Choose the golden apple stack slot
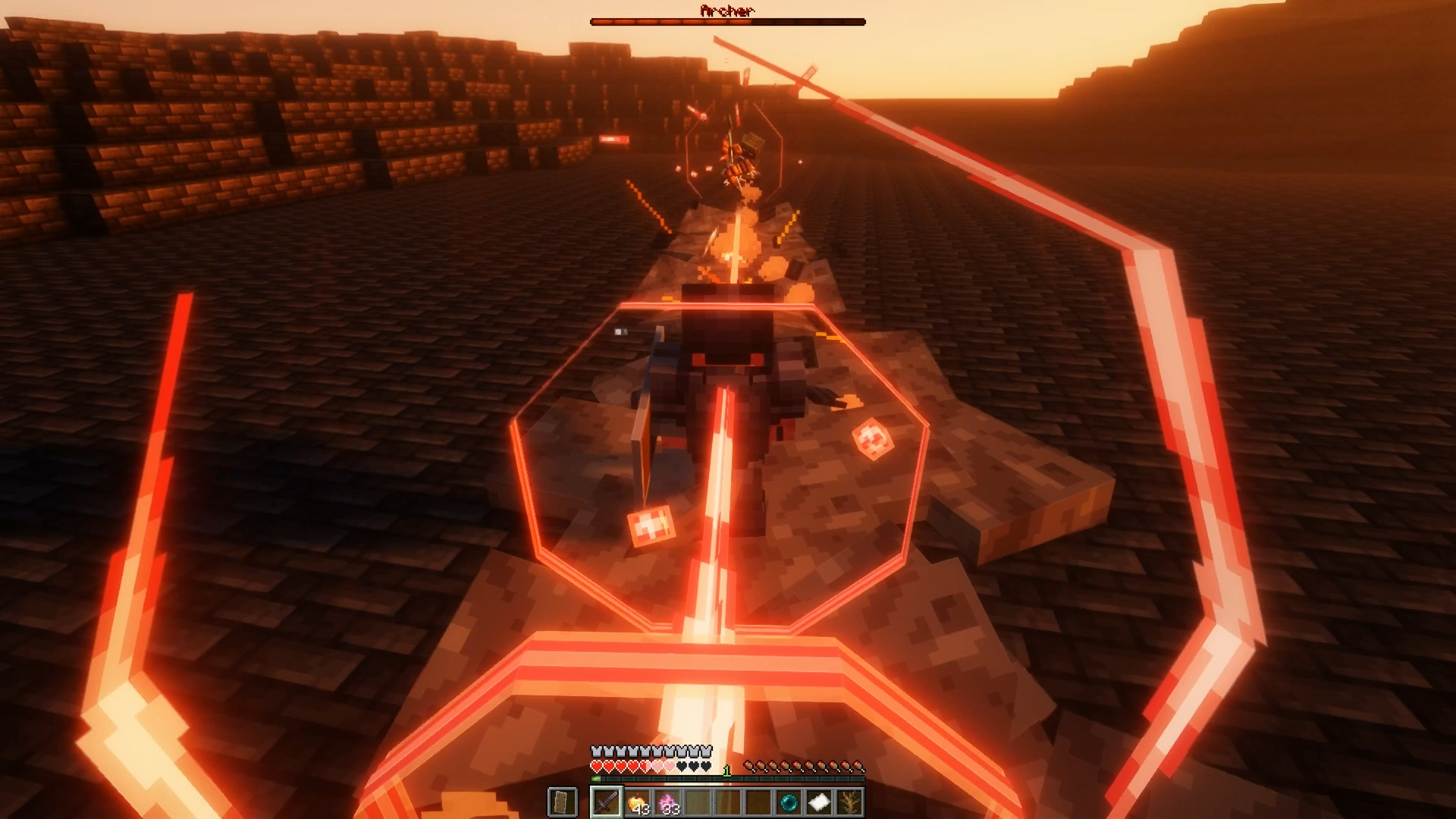The height and width of the screenshot is (819, 1456). [x=637, y=802]
